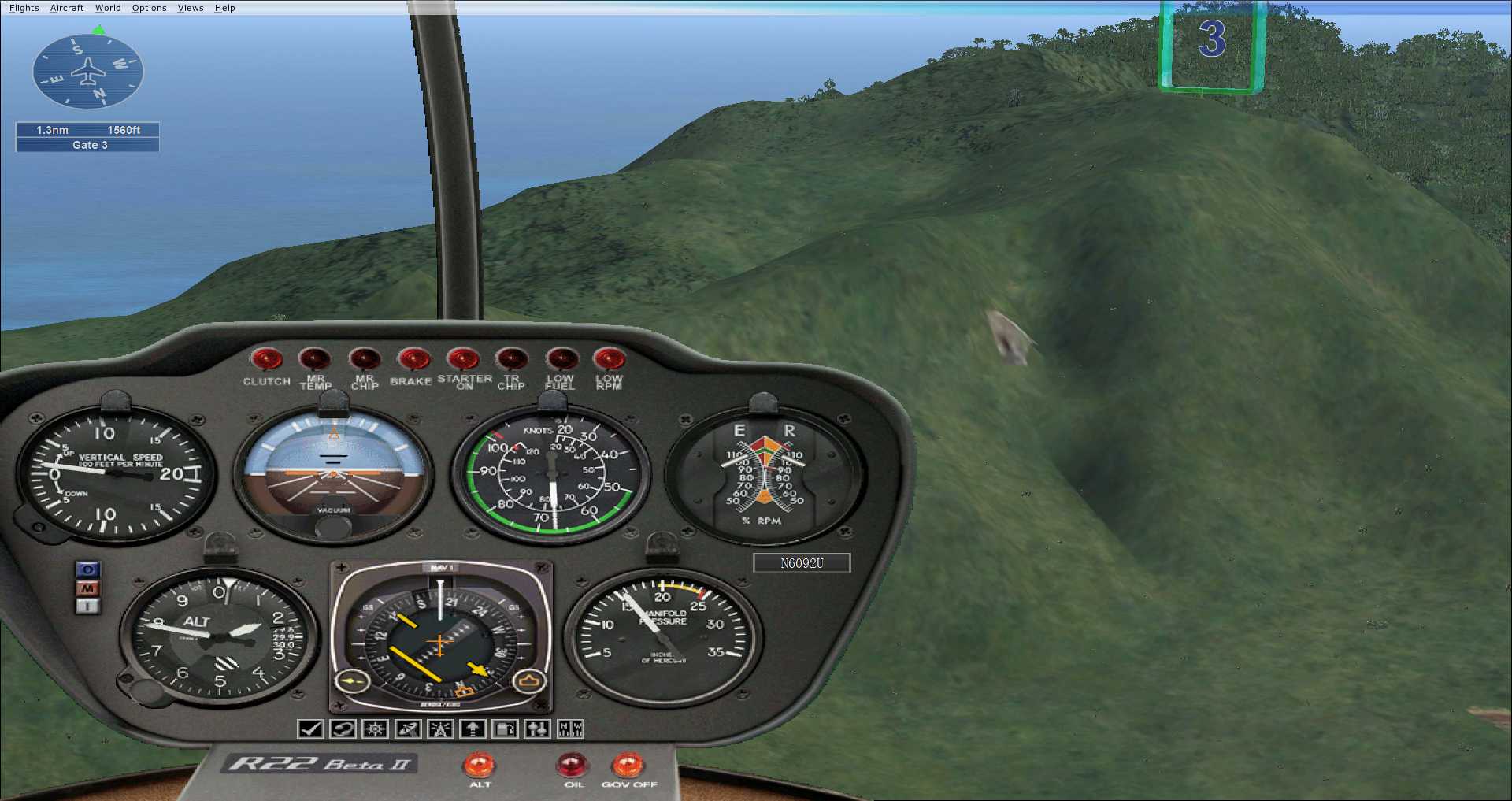Click the blue O marker button

coord(87,569)
